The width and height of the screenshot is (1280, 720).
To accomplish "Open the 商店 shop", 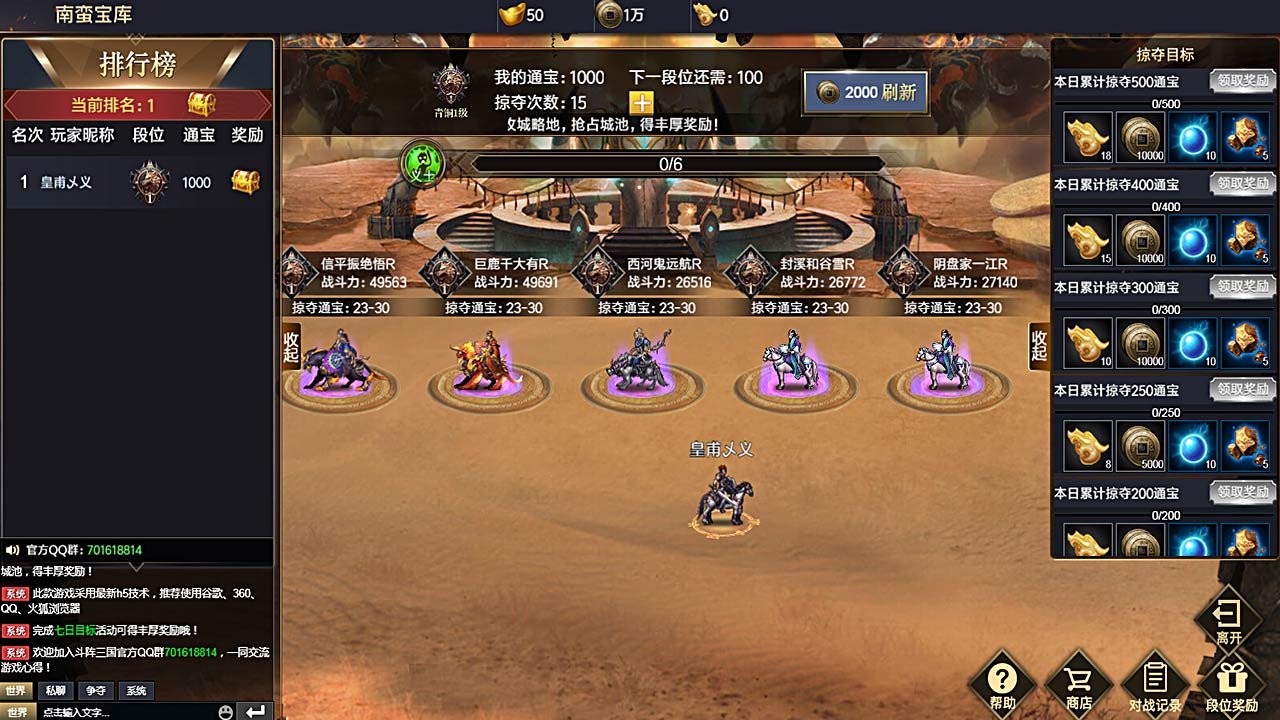I will (1078, 684).
